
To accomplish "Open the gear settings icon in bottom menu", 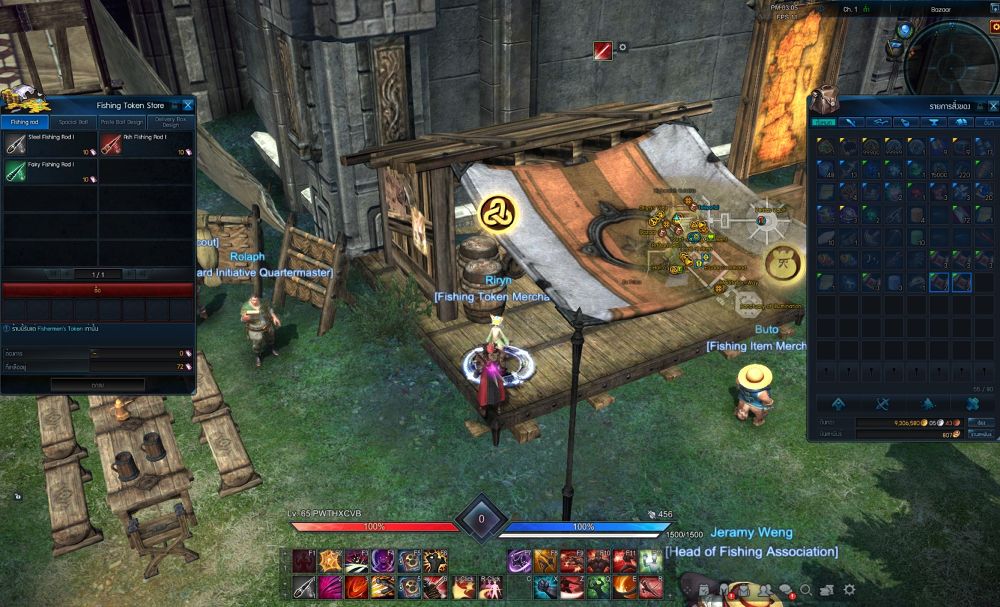I will [x=849, y=590].
